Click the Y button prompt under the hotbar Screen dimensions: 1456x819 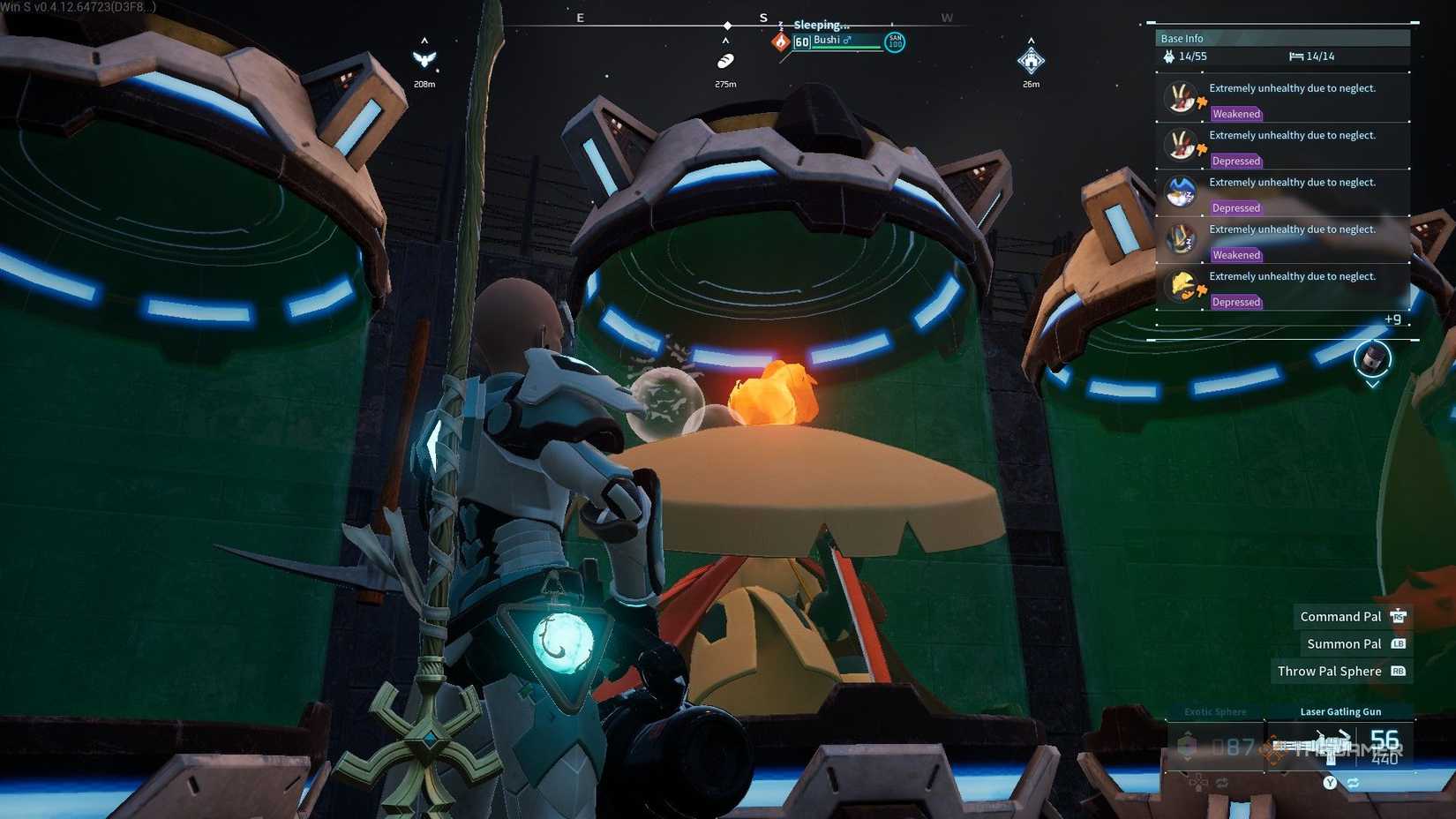click(1330, 782)
